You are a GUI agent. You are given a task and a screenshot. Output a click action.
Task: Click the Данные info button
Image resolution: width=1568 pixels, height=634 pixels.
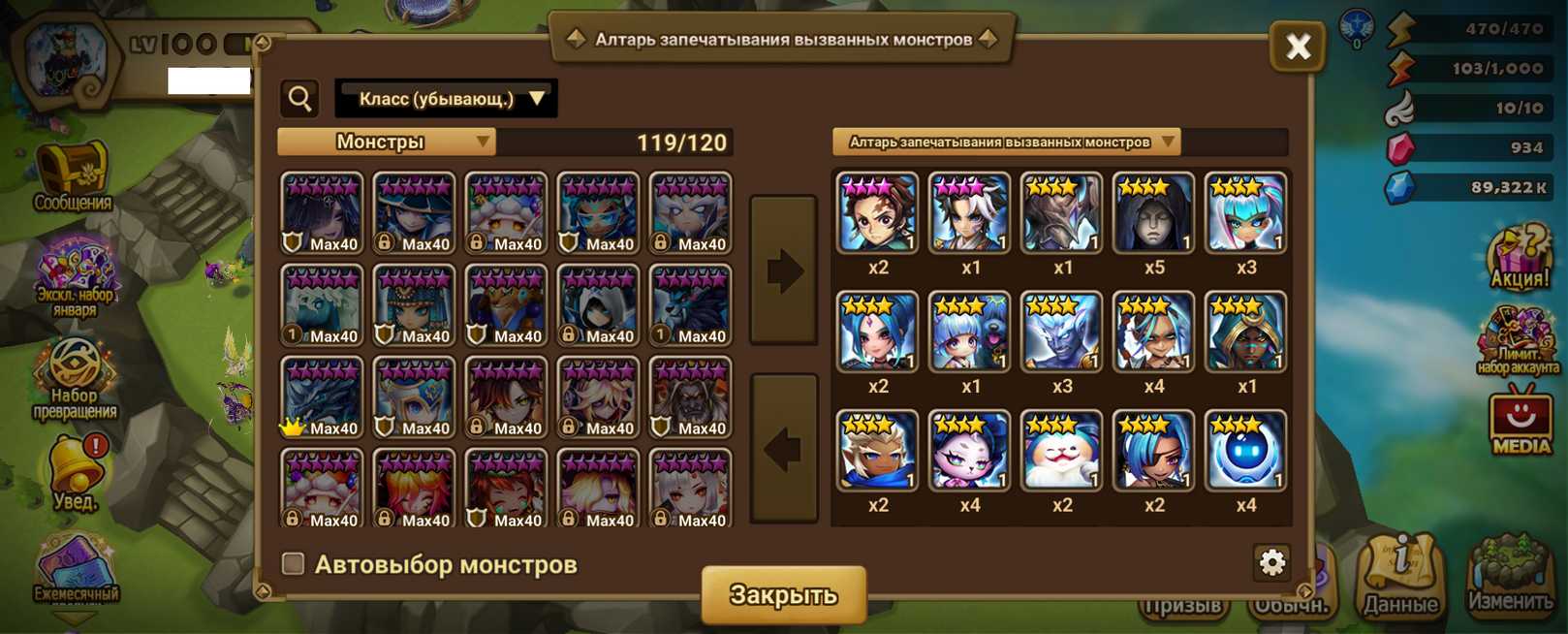1400,576
